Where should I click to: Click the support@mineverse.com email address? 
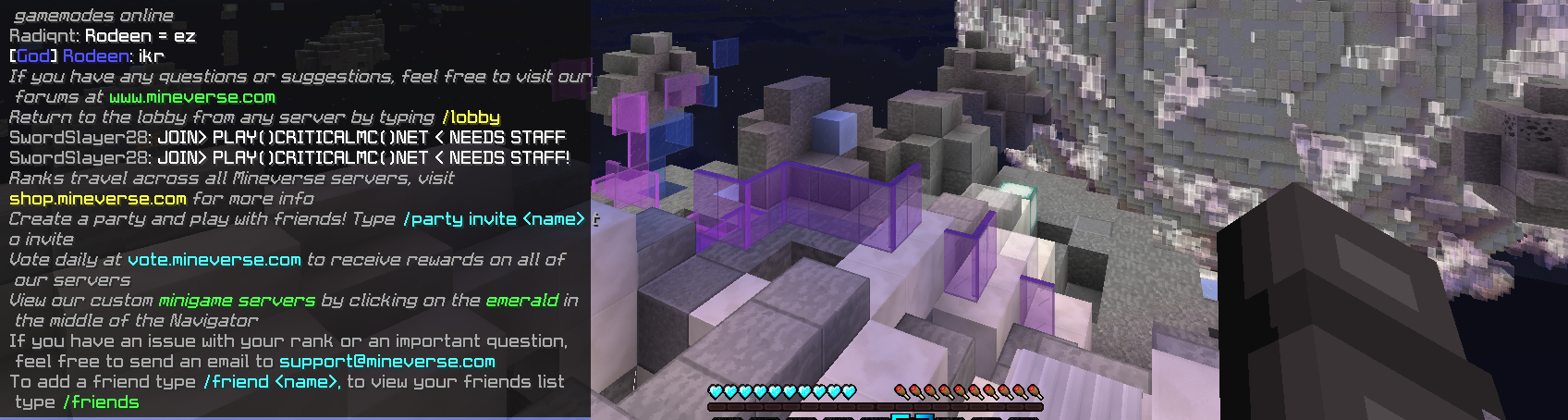(386, 362)
